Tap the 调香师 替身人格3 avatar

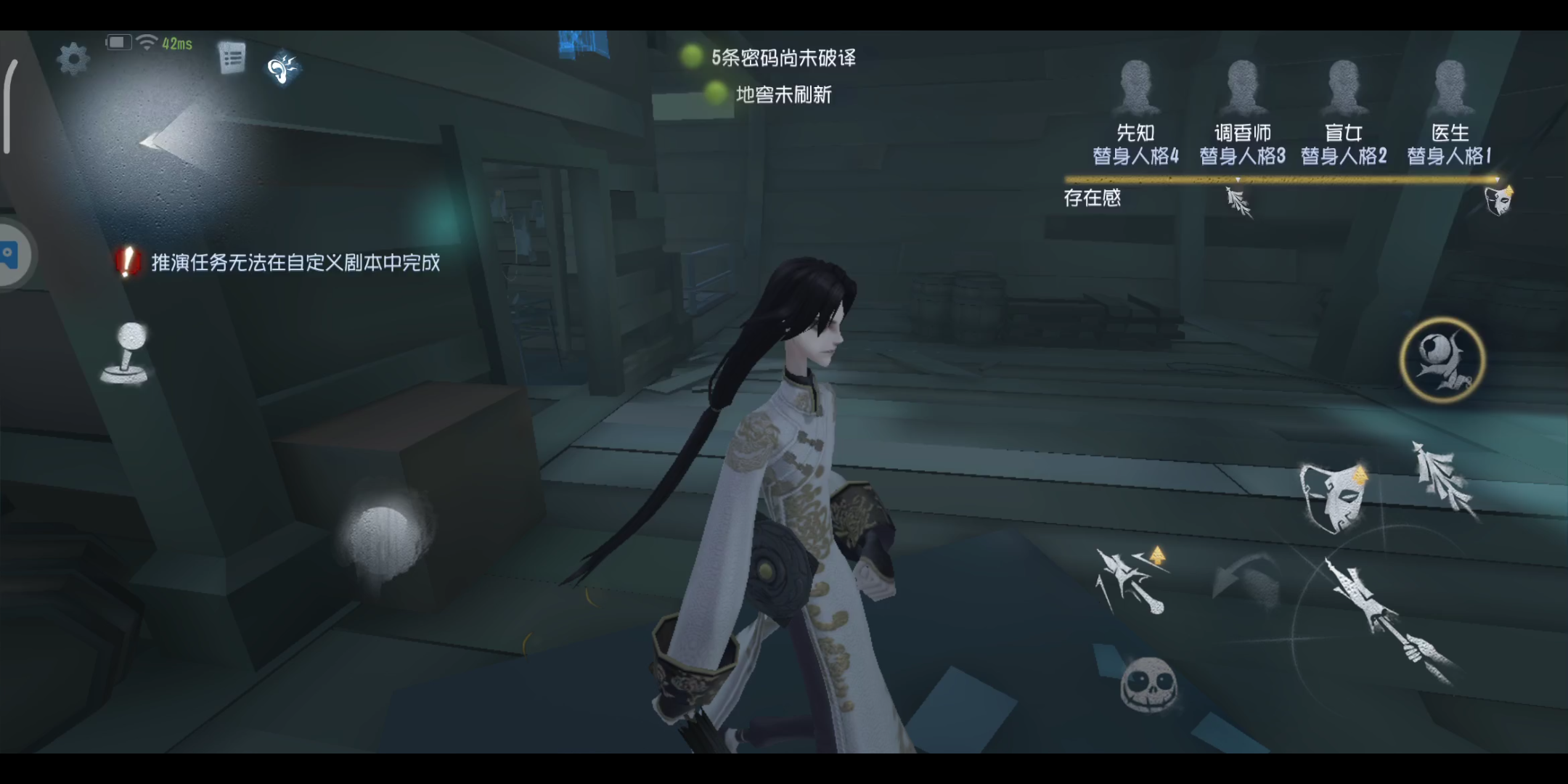(x=1241, y=87)
